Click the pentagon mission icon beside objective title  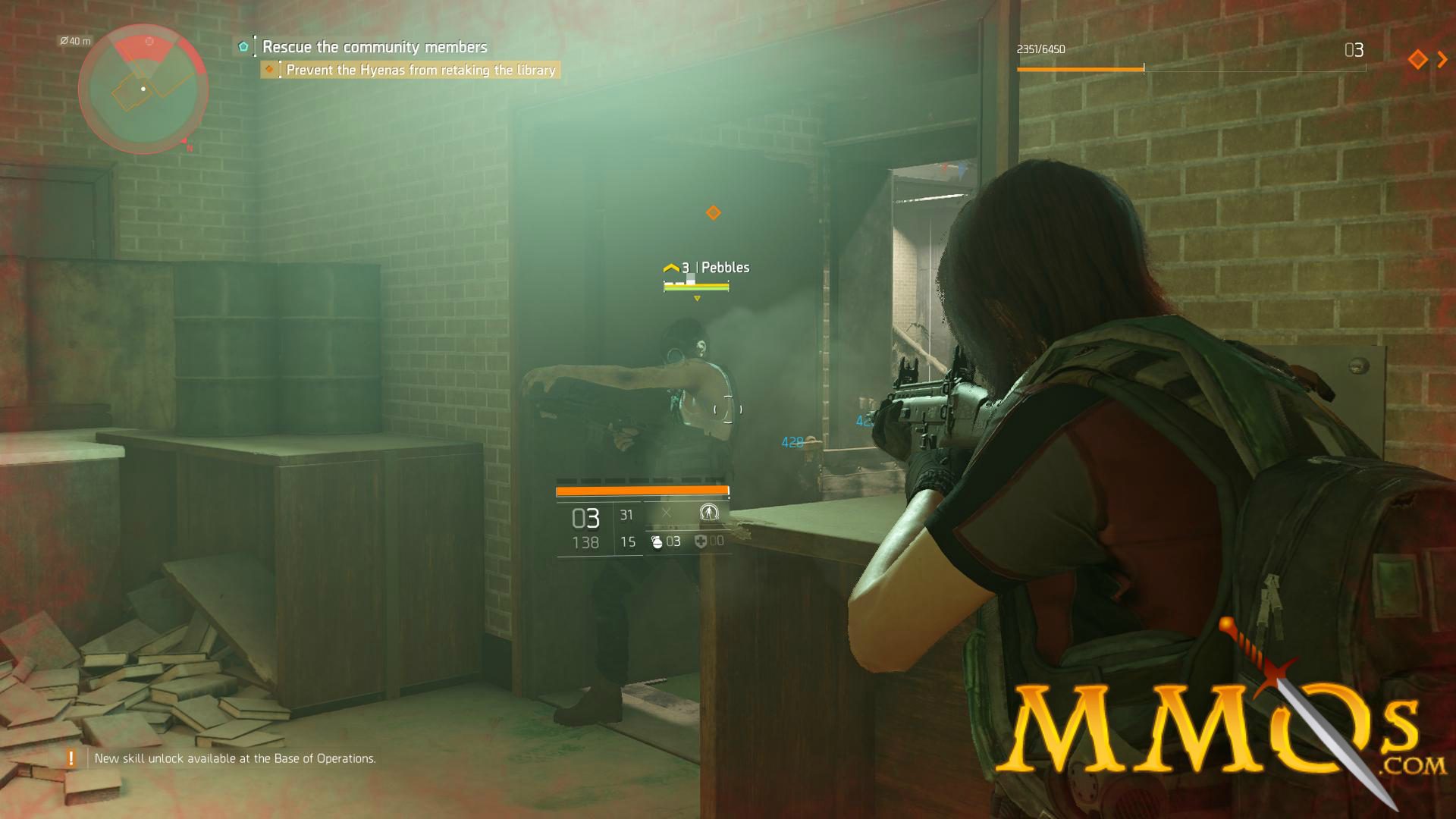243,47
